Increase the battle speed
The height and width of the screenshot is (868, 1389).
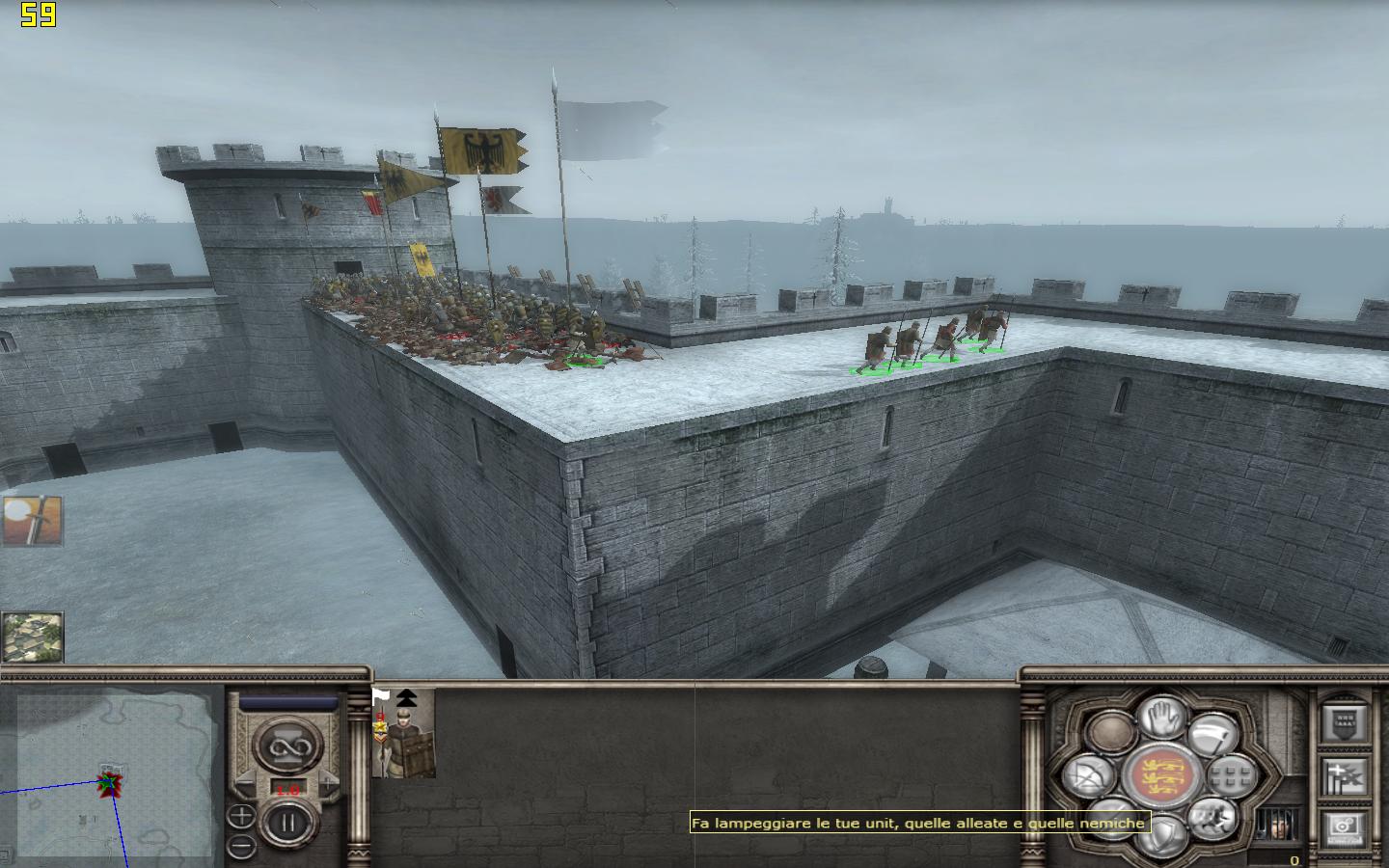[330, 788]
